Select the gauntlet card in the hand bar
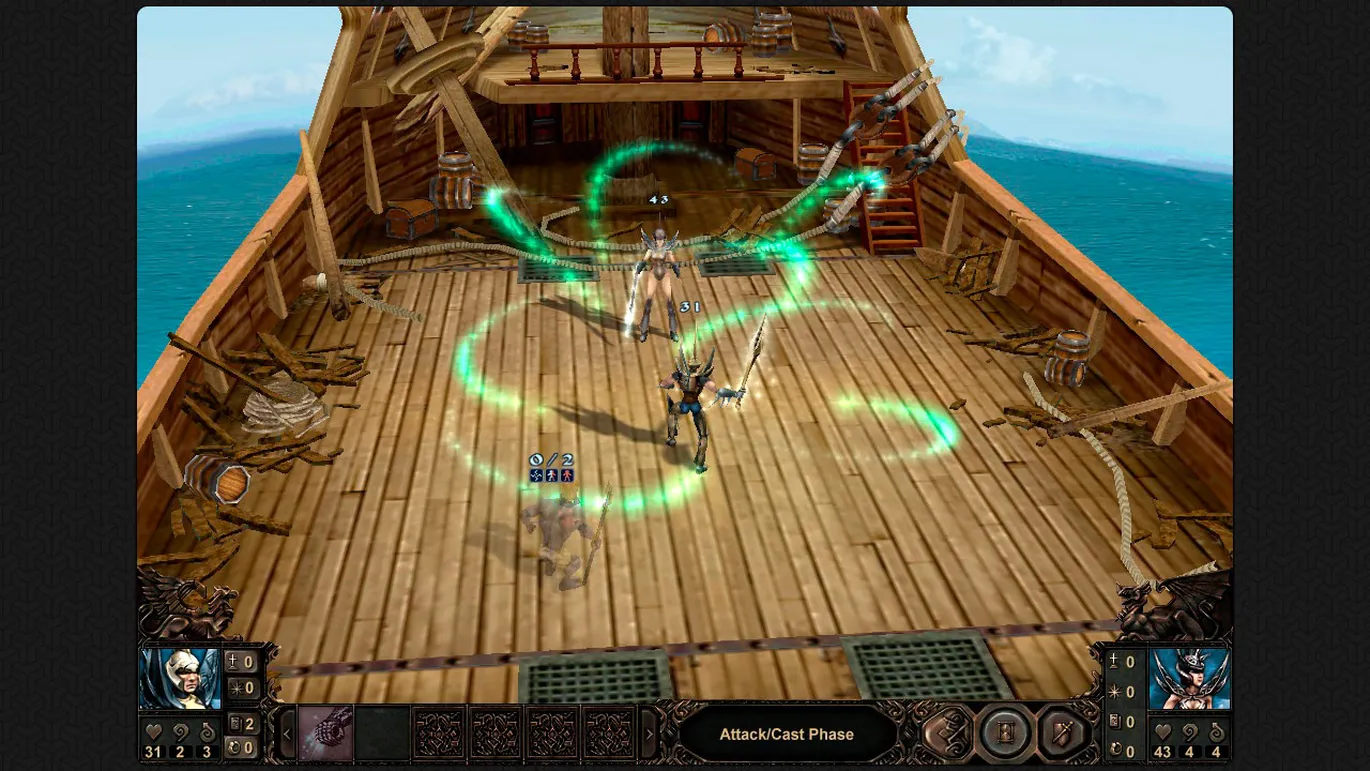 pyautogui.click(x=325, y=734)
